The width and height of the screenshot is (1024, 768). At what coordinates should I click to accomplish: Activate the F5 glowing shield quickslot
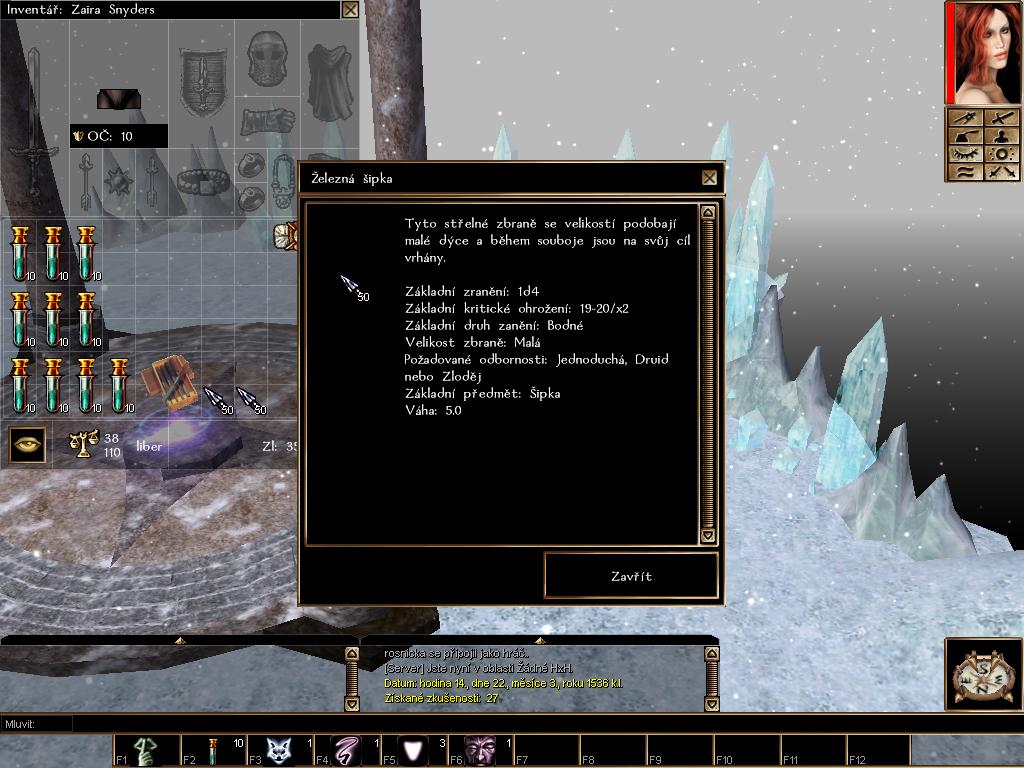pos(414,750)
